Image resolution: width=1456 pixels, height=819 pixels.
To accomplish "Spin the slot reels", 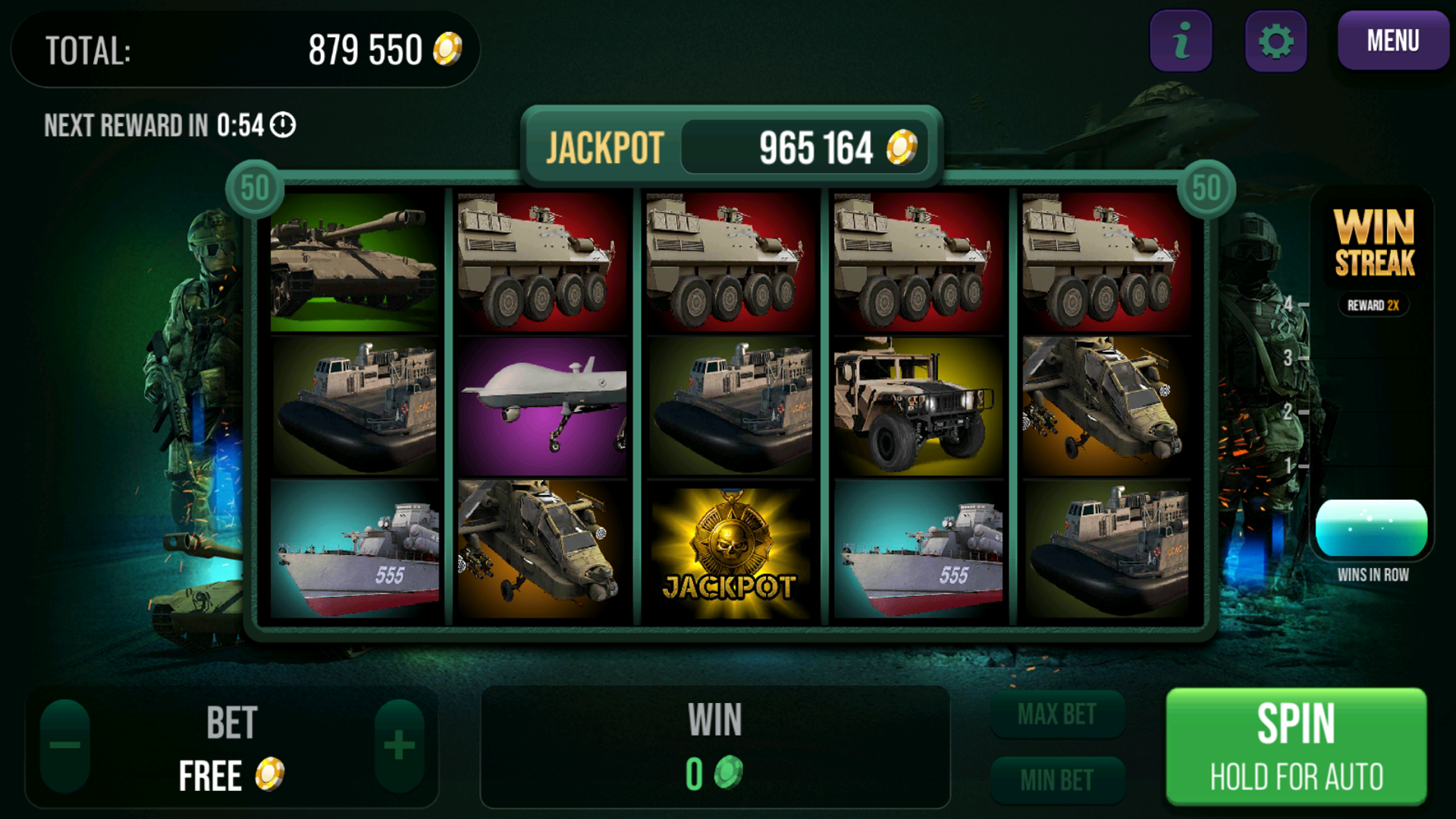I will [1295, 745].
